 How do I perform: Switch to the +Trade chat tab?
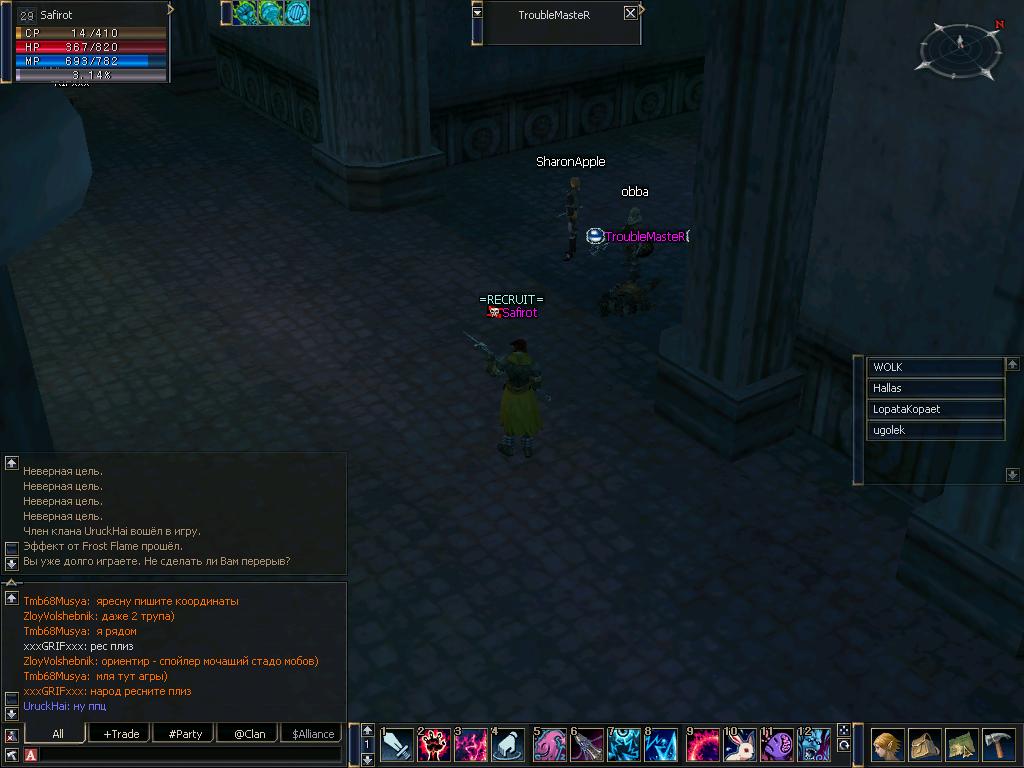pyautogui.click(x=121, y=734)
